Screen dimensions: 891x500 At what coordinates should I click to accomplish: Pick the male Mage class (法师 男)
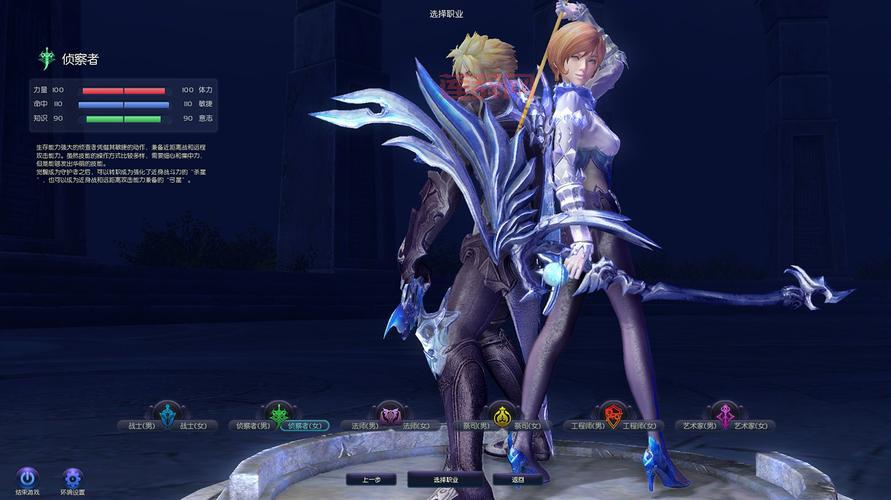(x=362, y=426)
